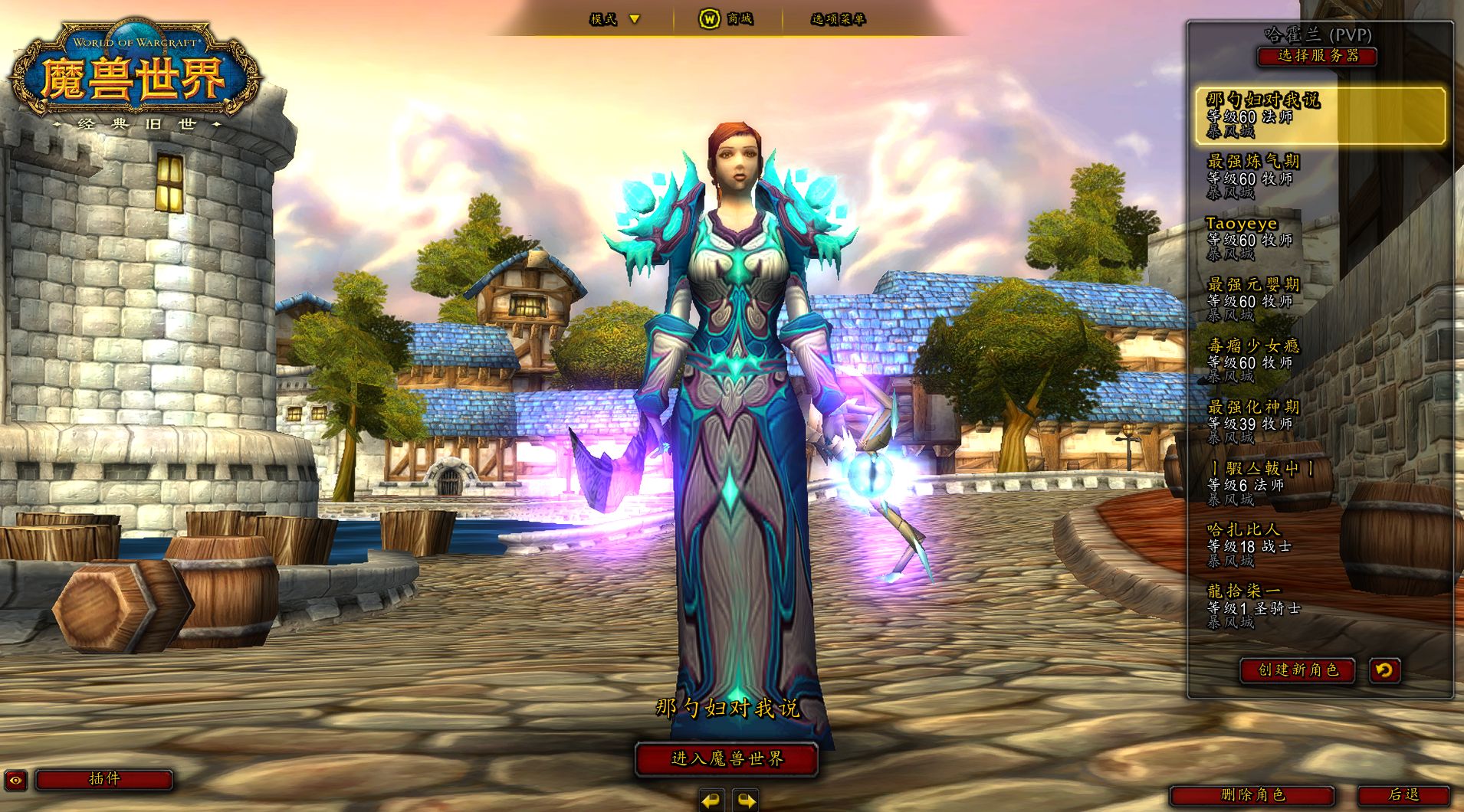
Task: Click the 删除角色 delete character button
Action: point(1252,795)
